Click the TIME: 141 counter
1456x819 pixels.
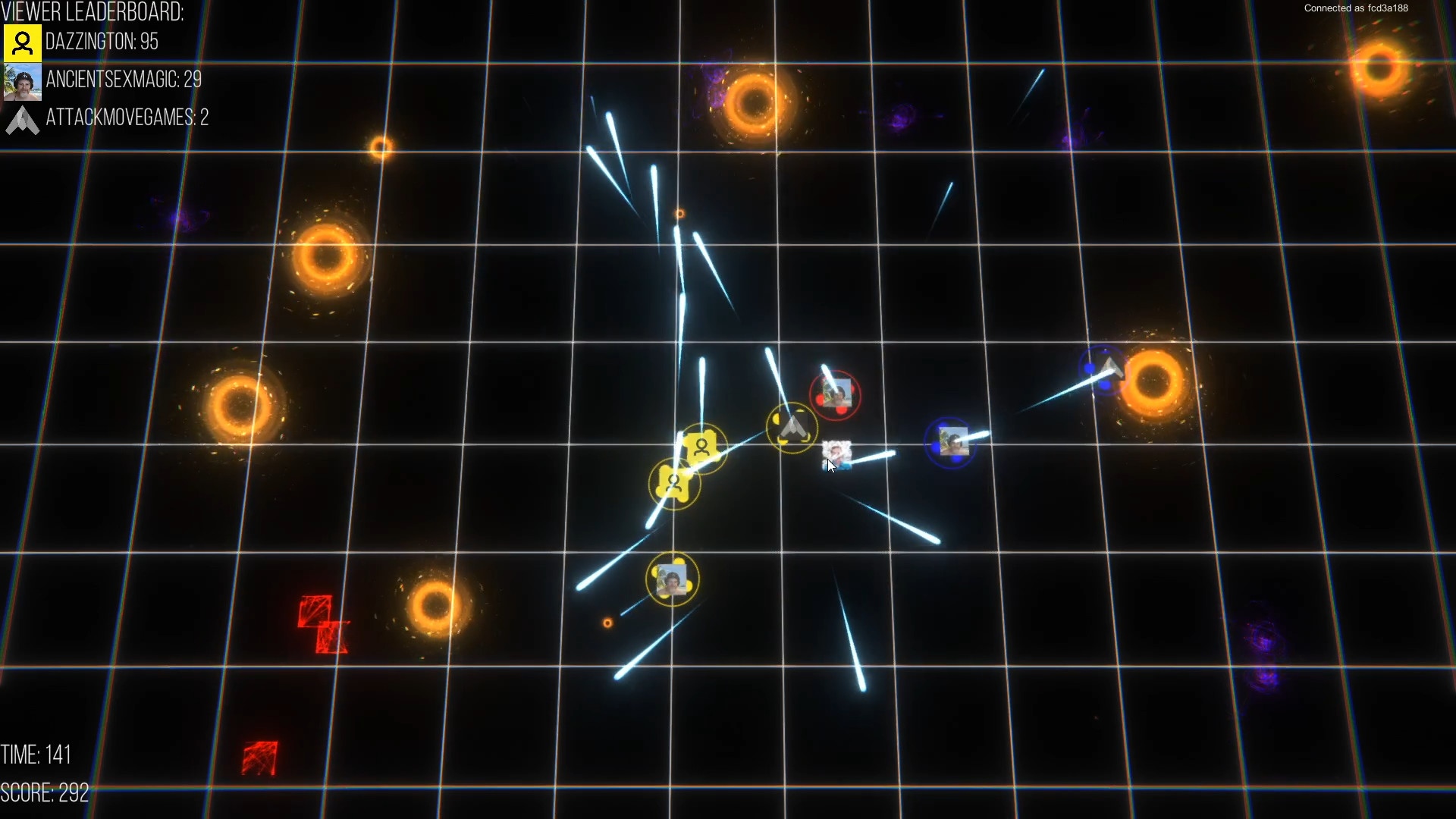pos(36,755)
